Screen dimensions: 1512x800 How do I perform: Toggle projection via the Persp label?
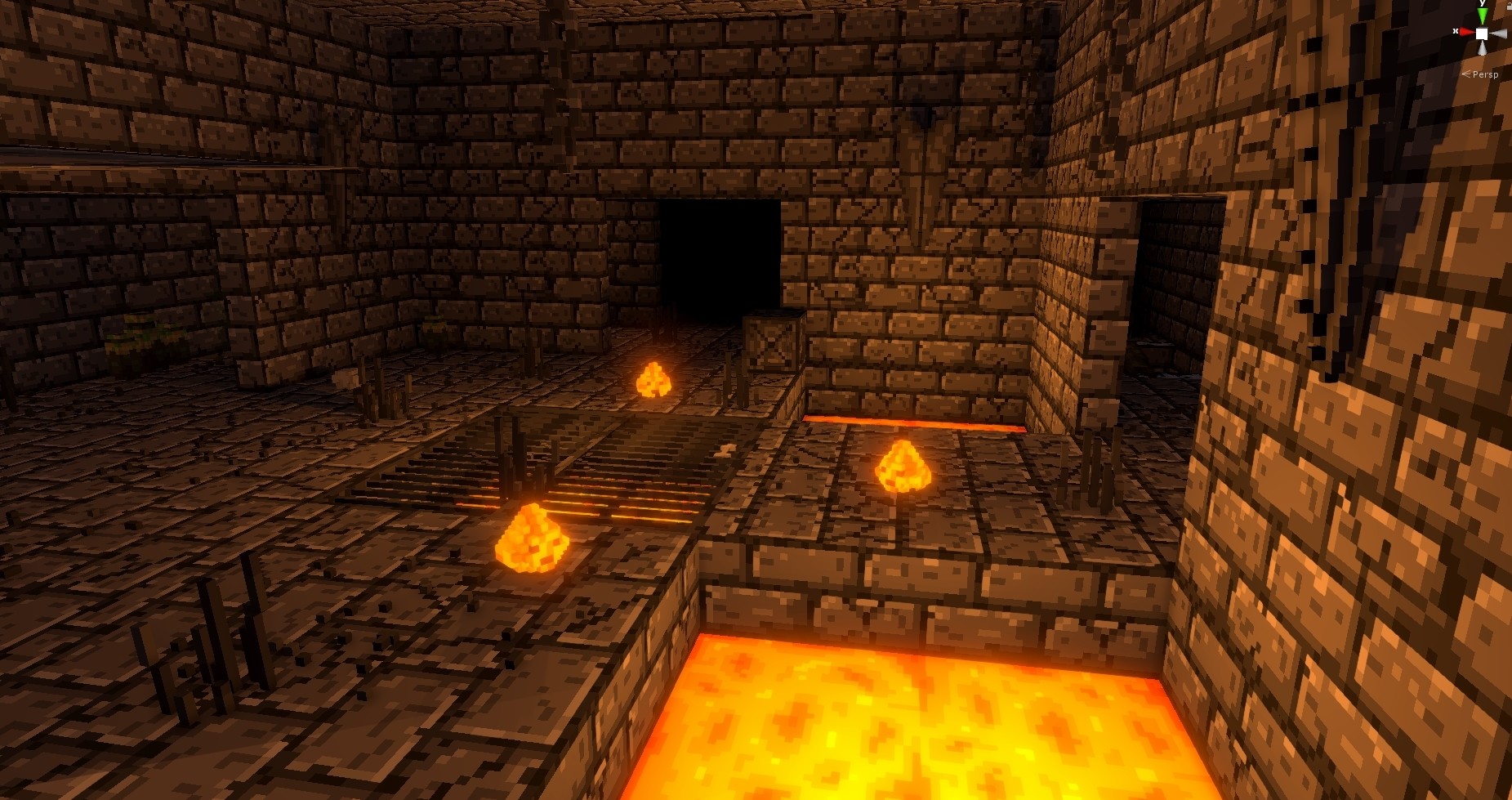coord(1485,74)
